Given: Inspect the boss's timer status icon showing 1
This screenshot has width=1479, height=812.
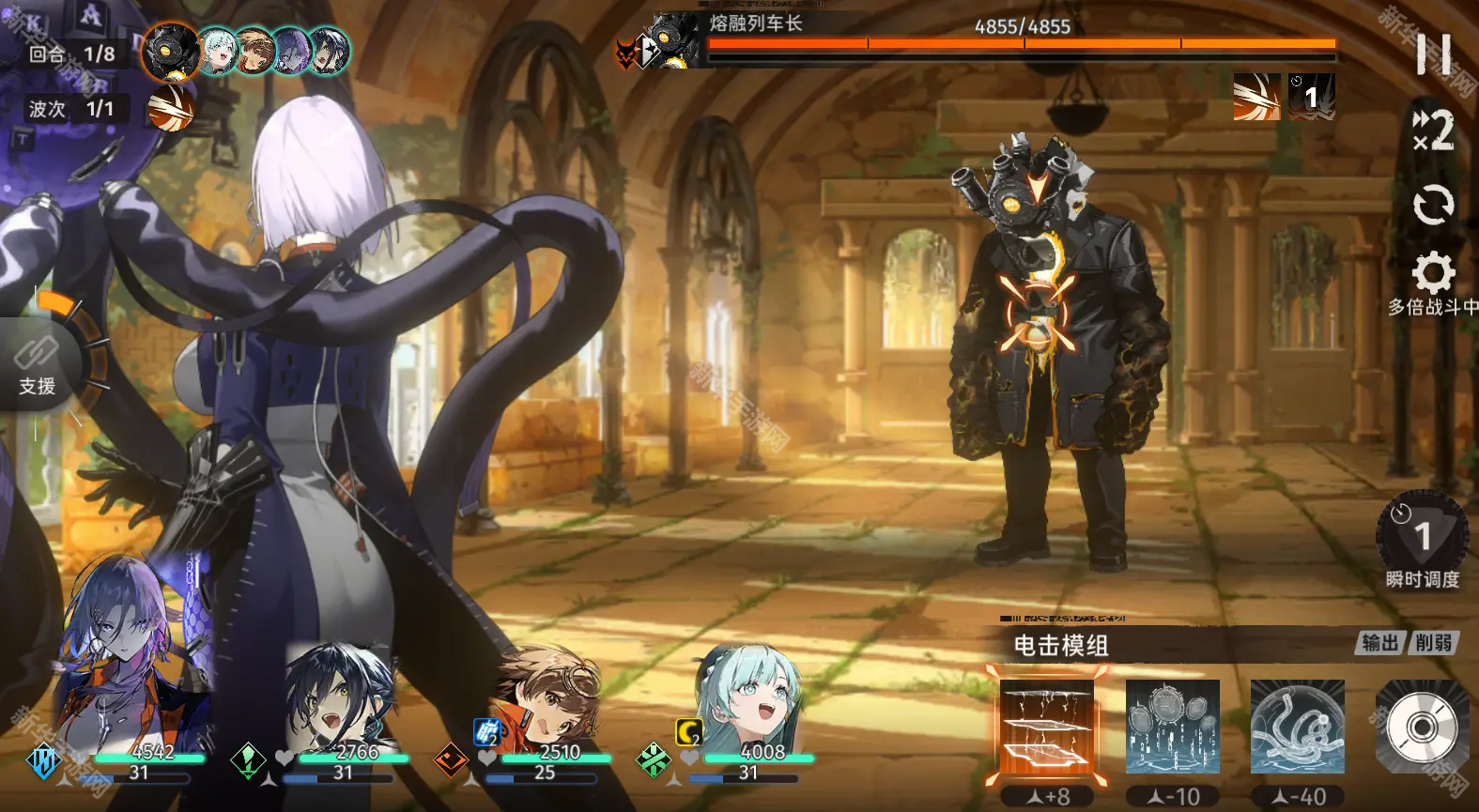Looking at the screenshot, I should click(1311, 97).
